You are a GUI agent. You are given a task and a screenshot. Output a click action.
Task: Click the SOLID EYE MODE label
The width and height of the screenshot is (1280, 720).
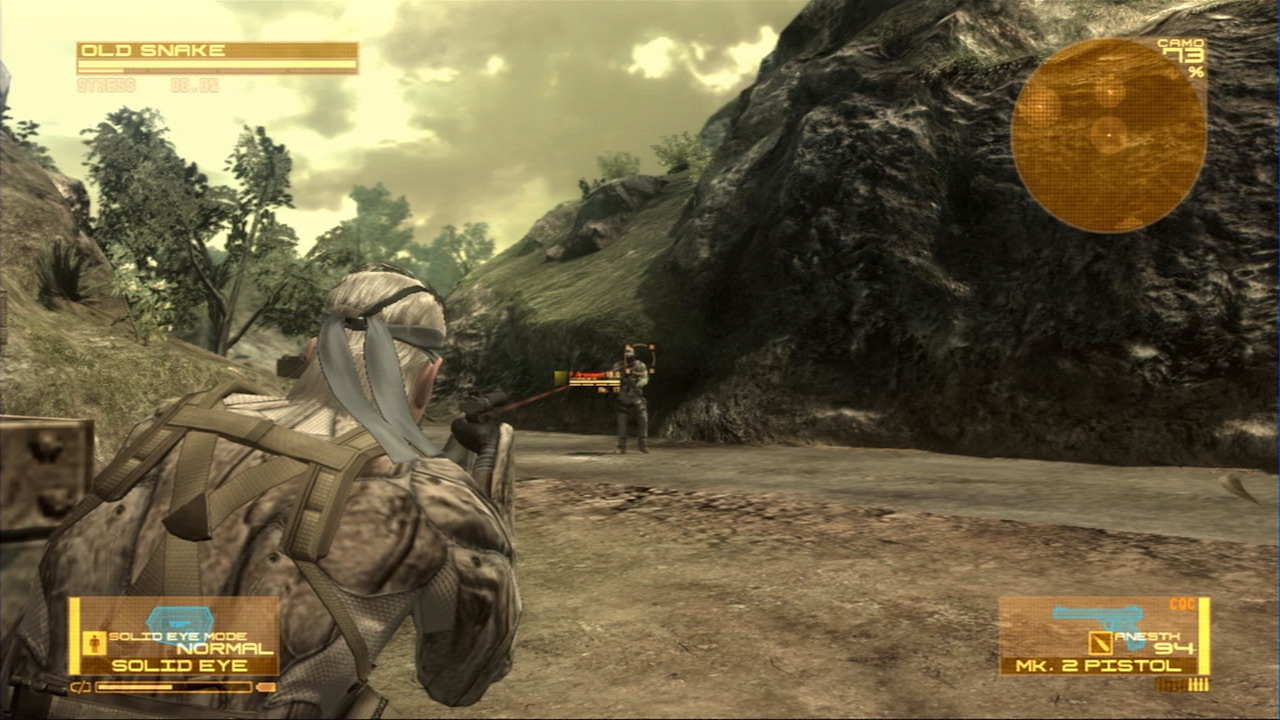pos(176,635)
